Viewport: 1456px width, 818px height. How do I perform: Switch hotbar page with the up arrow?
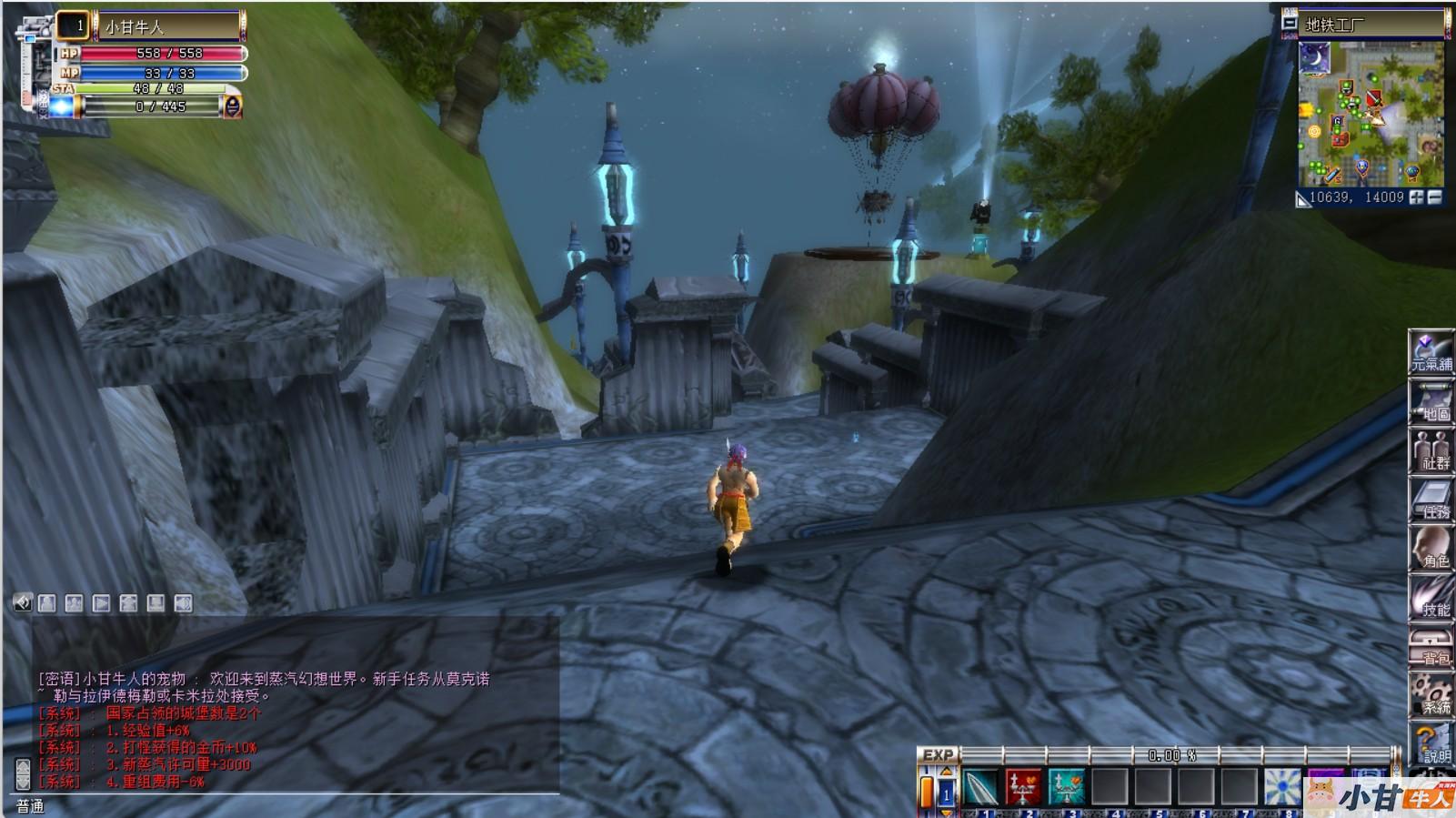[x=946, y=773]
